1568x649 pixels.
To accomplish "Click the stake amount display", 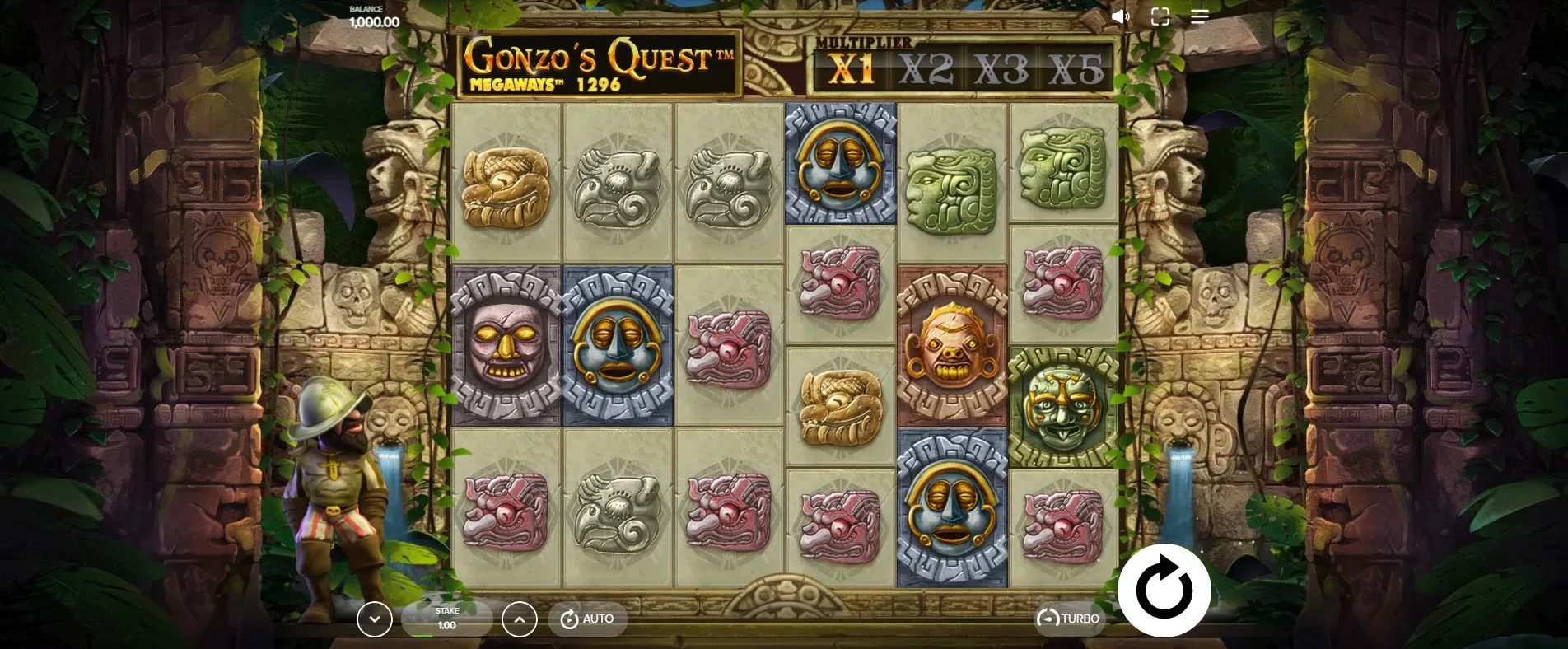I will click(447, 619).
